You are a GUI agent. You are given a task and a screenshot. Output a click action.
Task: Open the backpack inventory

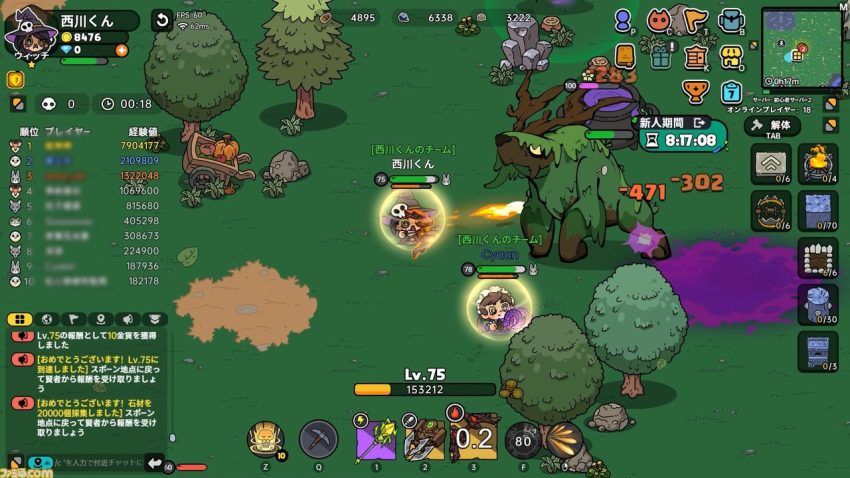point(732,20)
